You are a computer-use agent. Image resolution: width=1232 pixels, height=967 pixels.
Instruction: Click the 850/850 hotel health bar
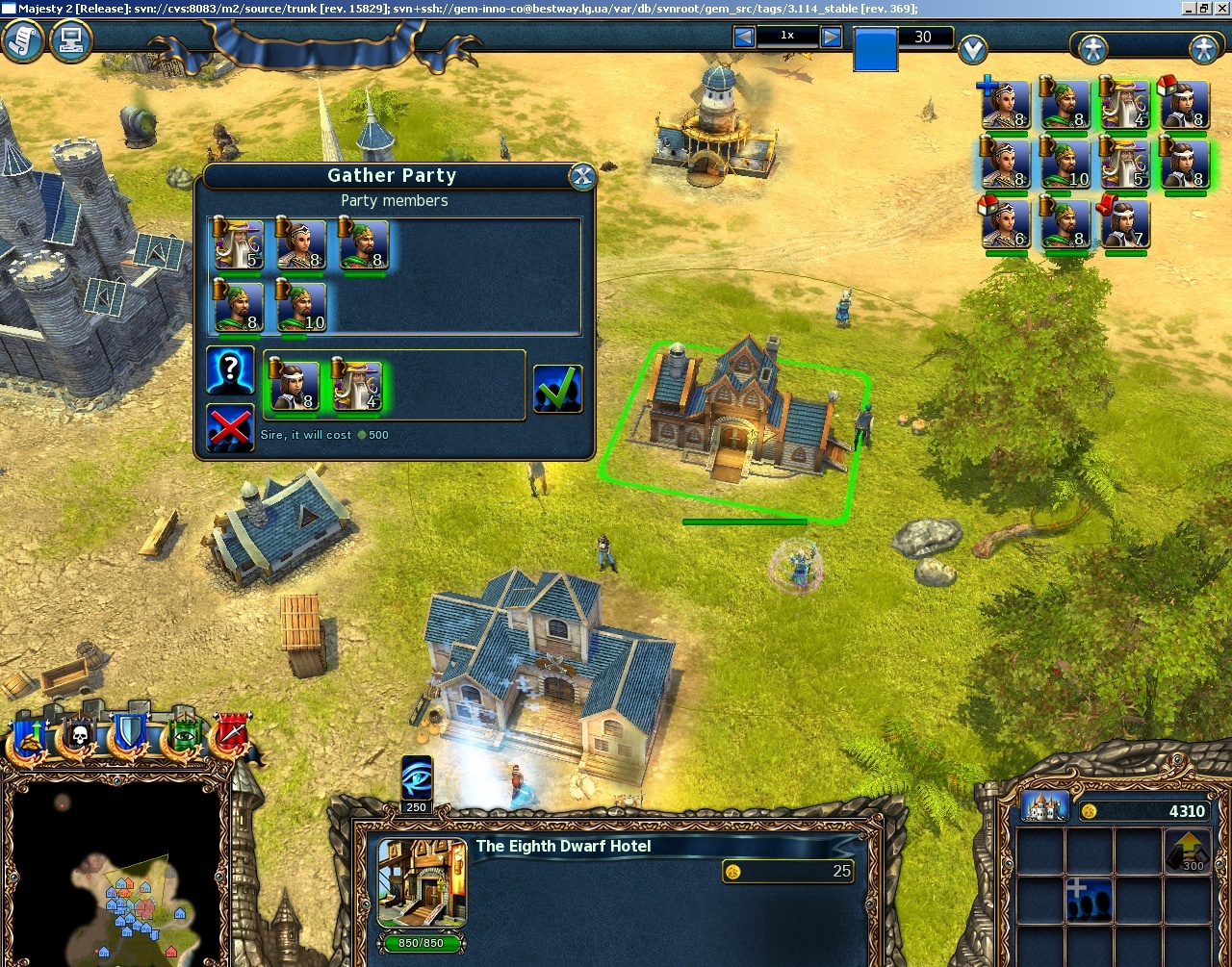pyautogui.click(x=420, y=944)
